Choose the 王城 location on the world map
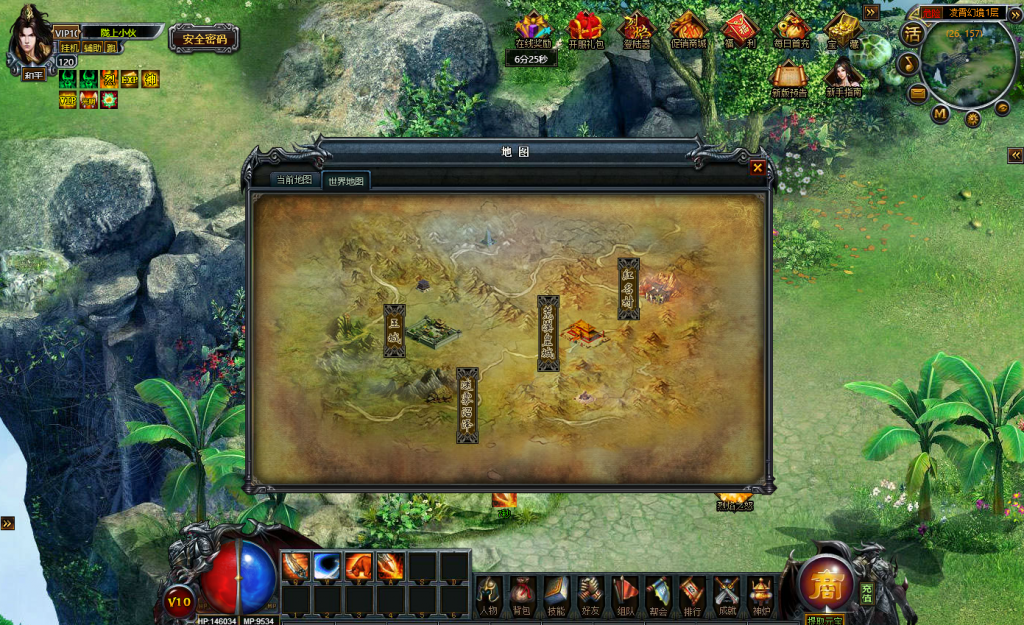The width and height of the screenshot is (1024, 625). [394, 331]
